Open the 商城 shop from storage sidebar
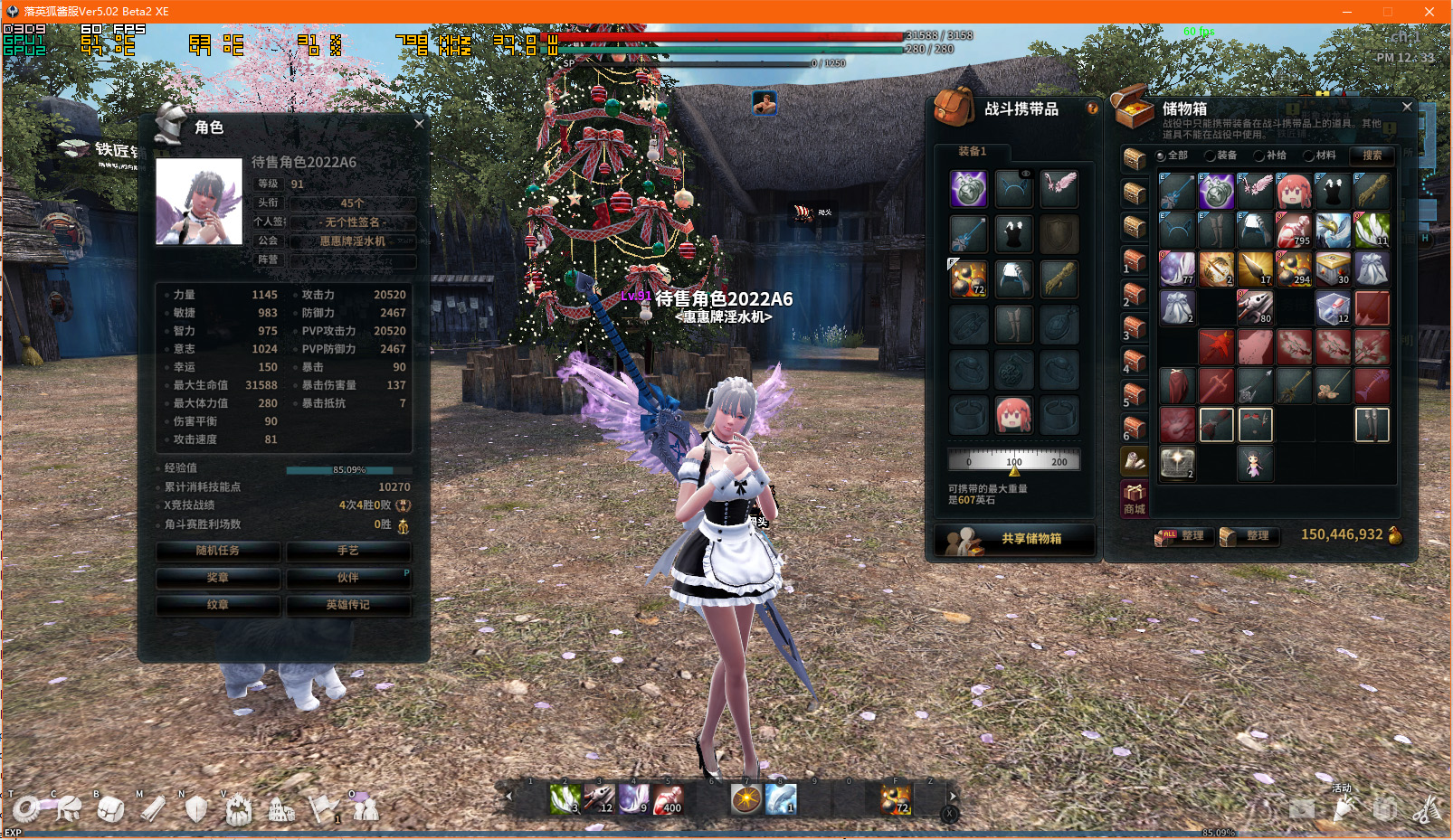The width and height of the screenshot is (1453, 840). click(1135, 498)
